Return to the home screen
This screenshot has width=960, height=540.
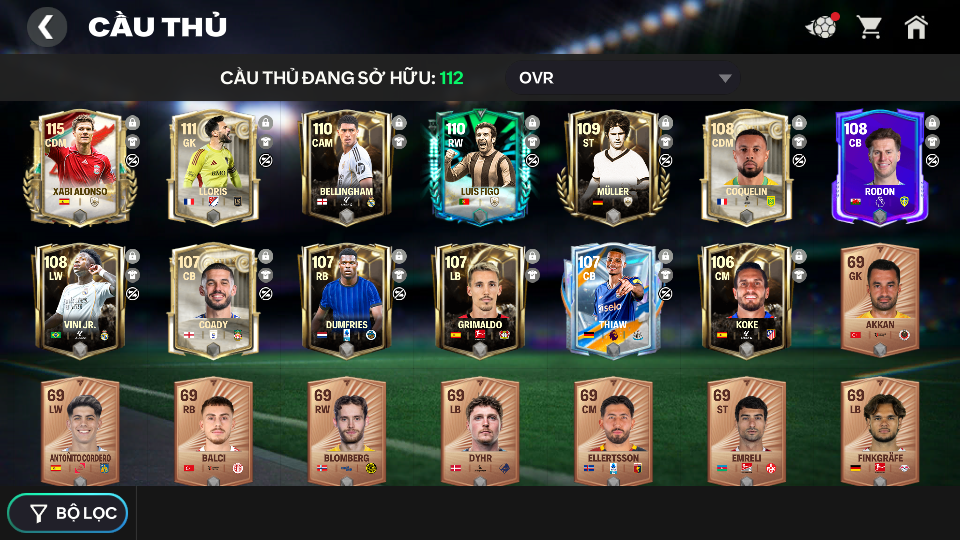[916, 27]
